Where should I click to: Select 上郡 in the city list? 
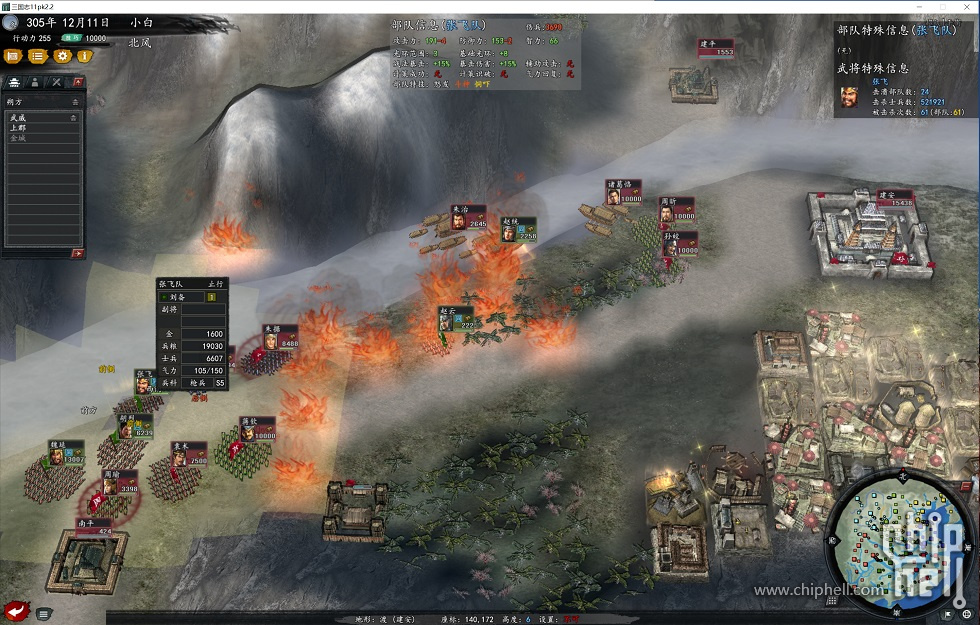coord(18,128)
